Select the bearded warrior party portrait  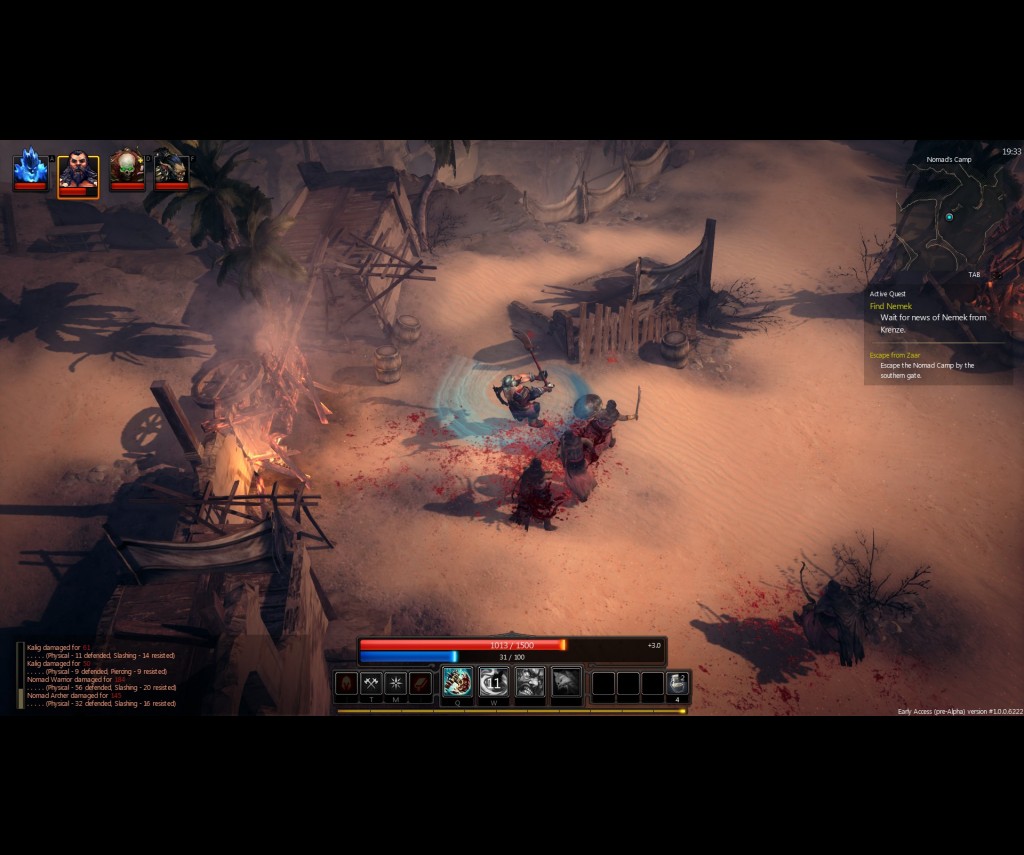(78, 172)
